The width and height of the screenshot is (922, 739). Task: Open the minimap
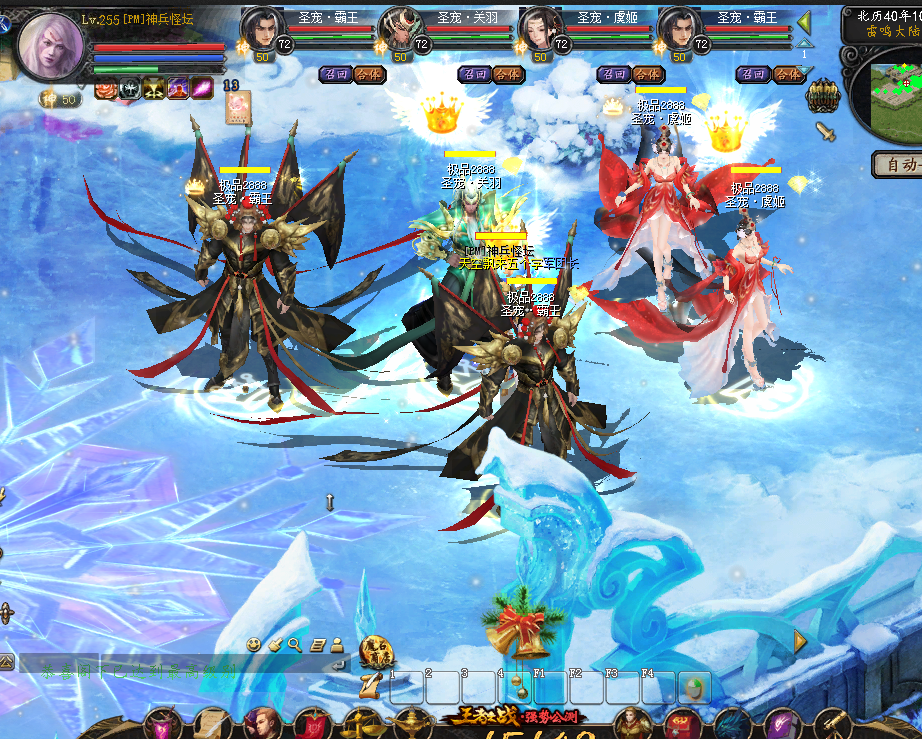[x=896, y=93]
